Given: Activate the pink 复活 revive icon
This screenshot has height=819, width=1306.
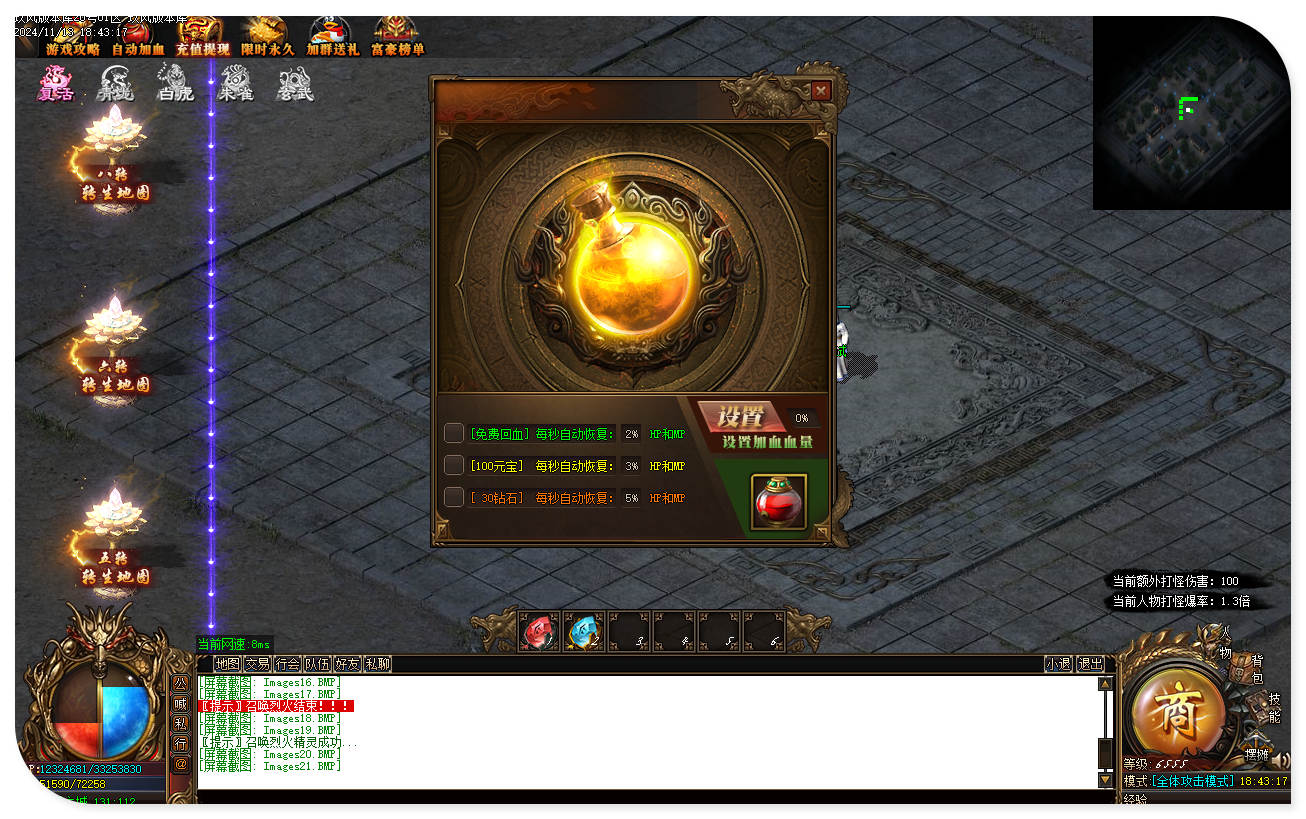Looking at the screenshot, I should pos(56,83).
